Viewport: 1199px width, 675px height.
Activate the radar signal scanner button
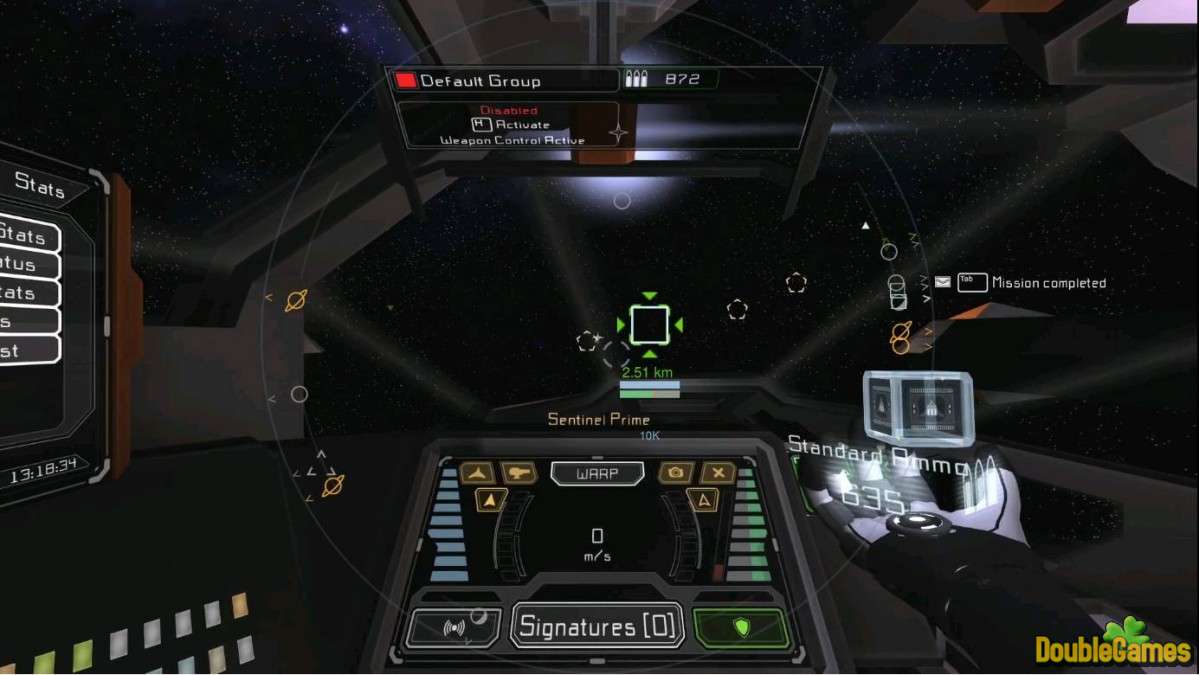(x=455, y=628)
